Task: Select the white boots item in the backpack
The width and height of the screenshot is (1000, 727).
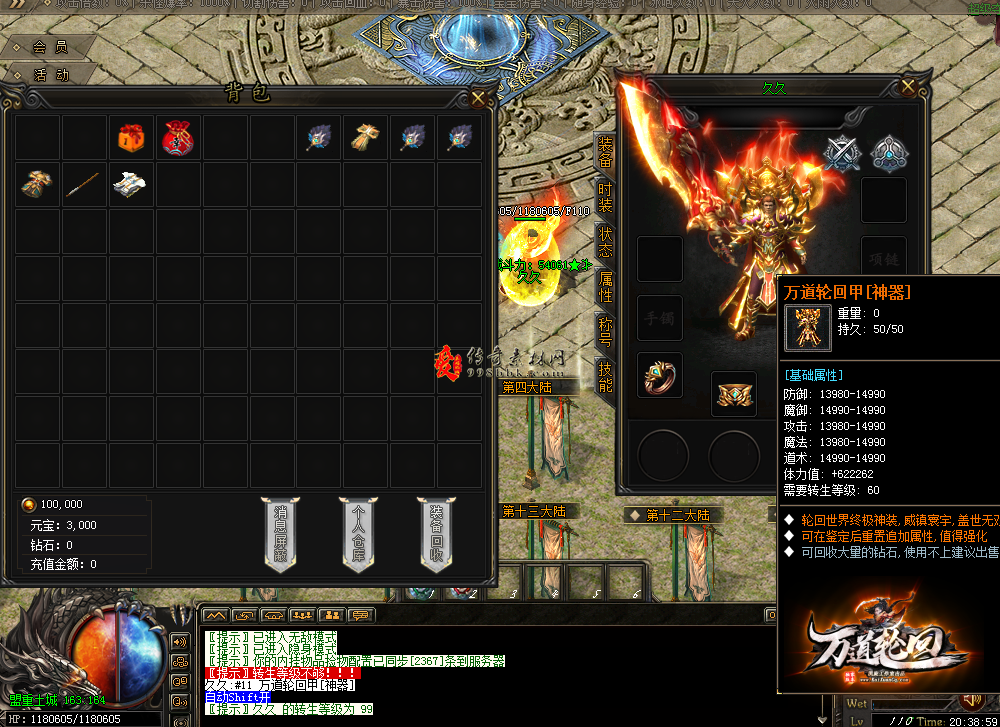Action: pyautogui.click(x=132, y=185)
